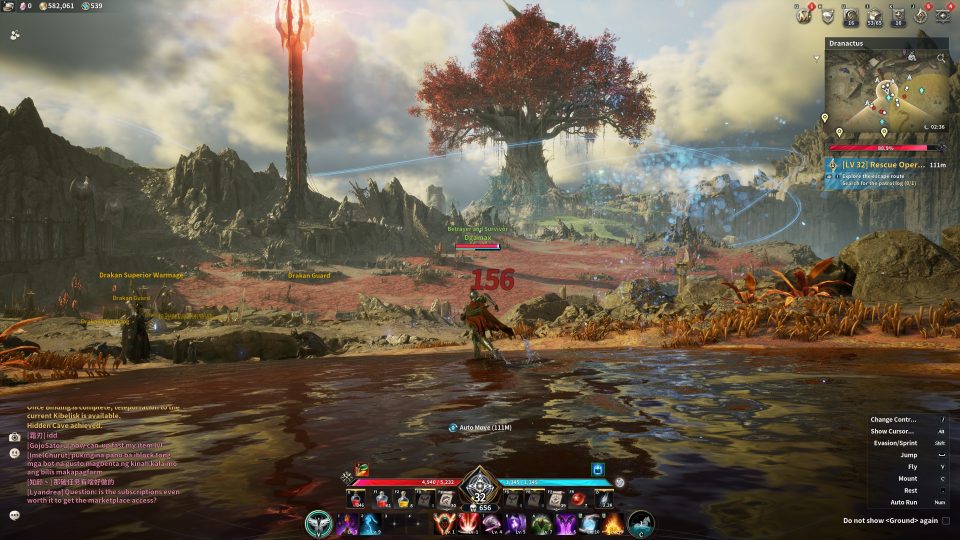This screenshot has width=960, height=540.
Task: Open the emoji face button by the chat
Action: (14, 453)
